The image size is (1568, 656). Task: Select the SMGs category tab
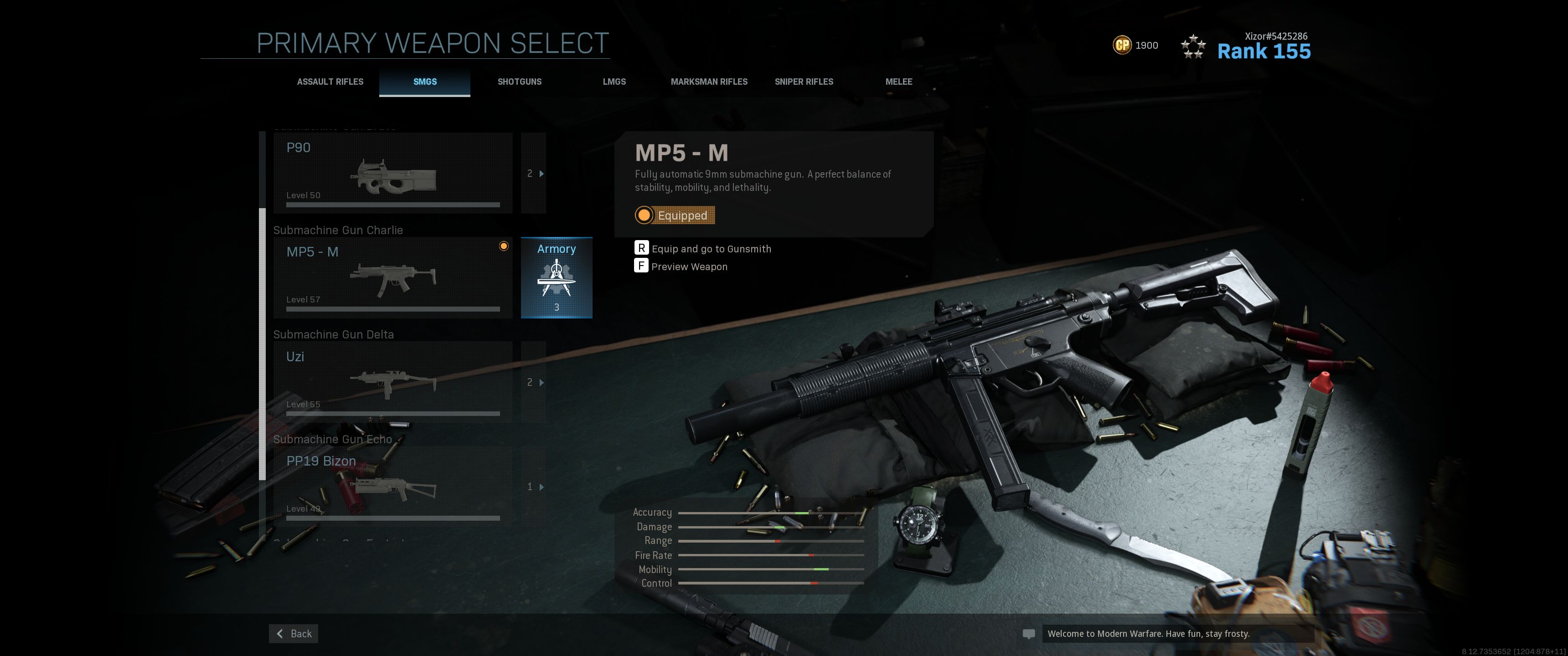click(x=425, y=82)
